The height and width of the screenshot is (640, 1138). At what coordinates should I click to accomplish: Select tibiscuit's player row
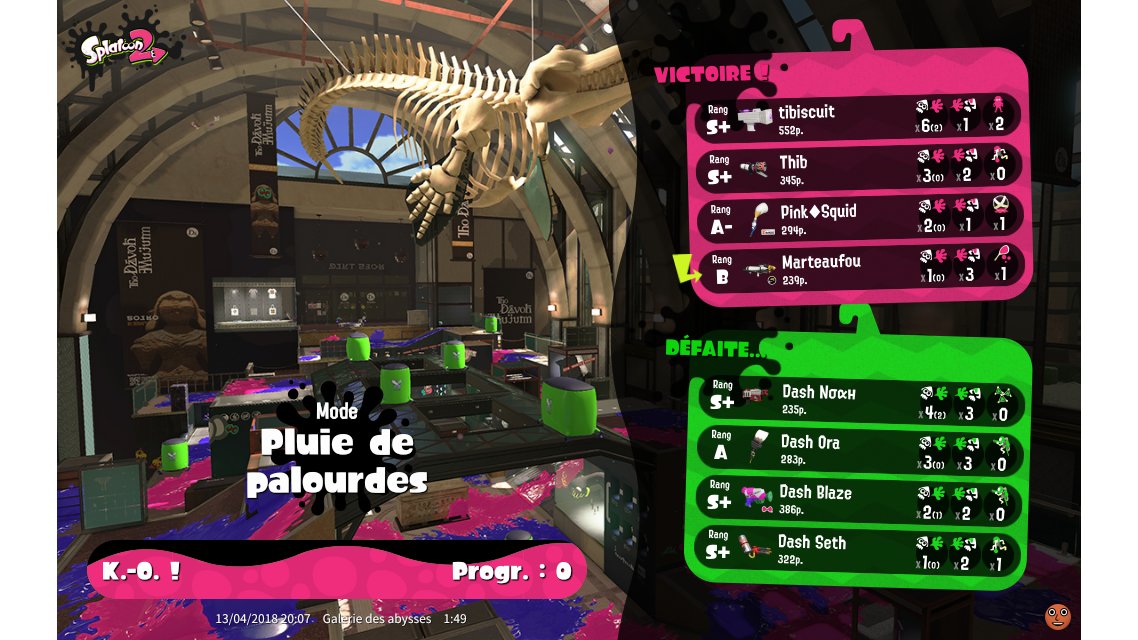[x=858, y=119]
